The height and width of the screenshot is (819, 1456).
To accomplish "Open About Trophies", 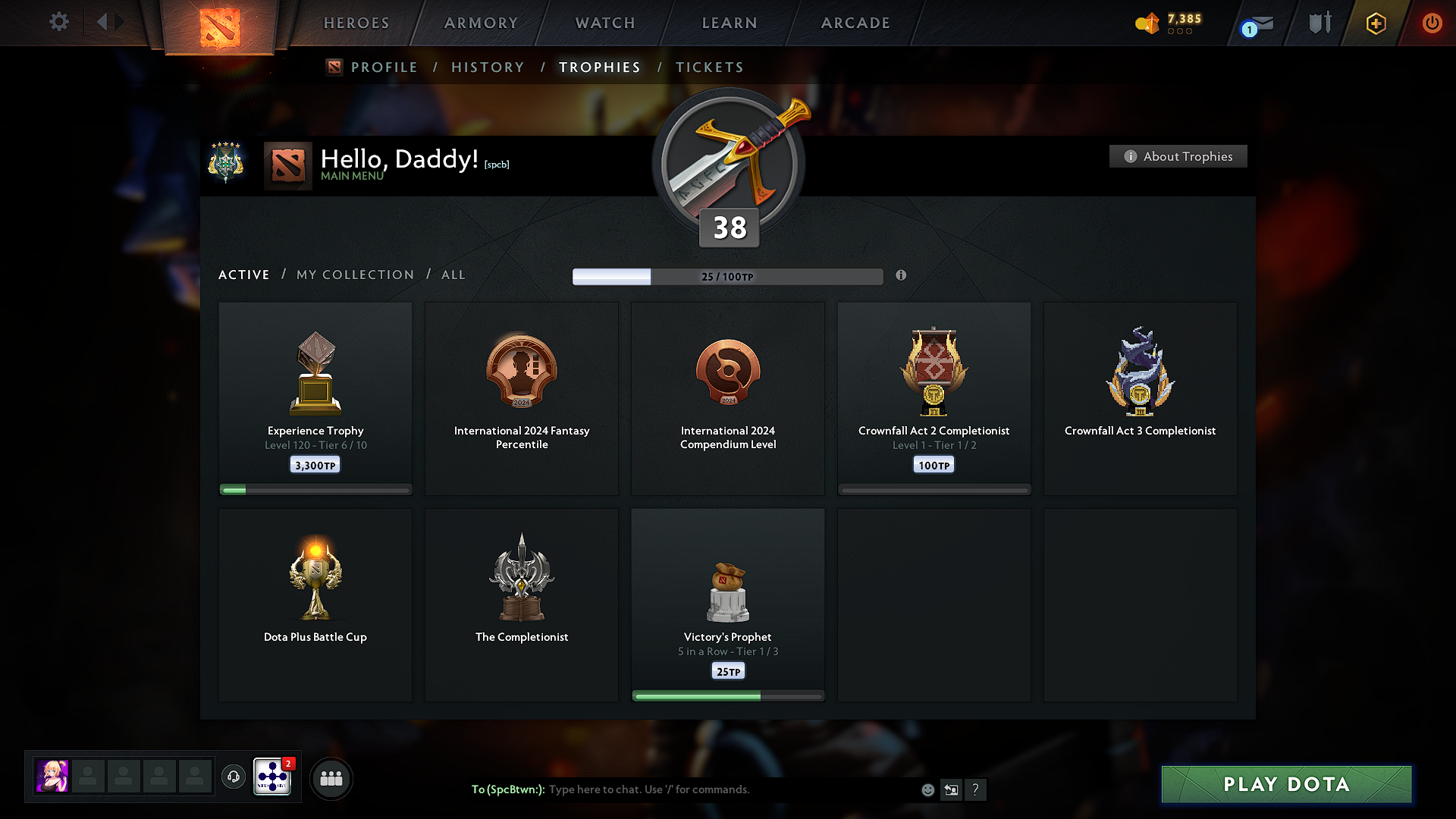I will pyautogui.click(x=1178, y=156).
